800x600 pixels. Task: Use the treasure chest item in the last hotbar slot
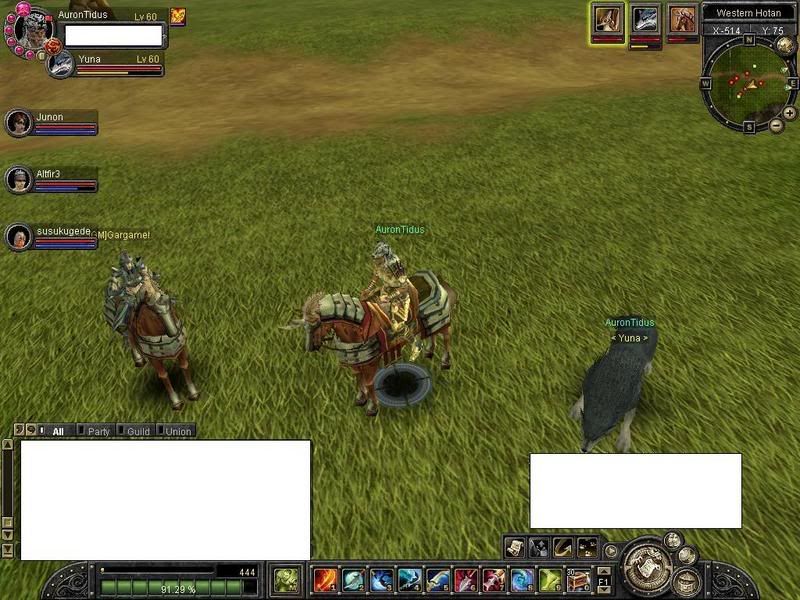pyautogui.click(x=578, y=580)
